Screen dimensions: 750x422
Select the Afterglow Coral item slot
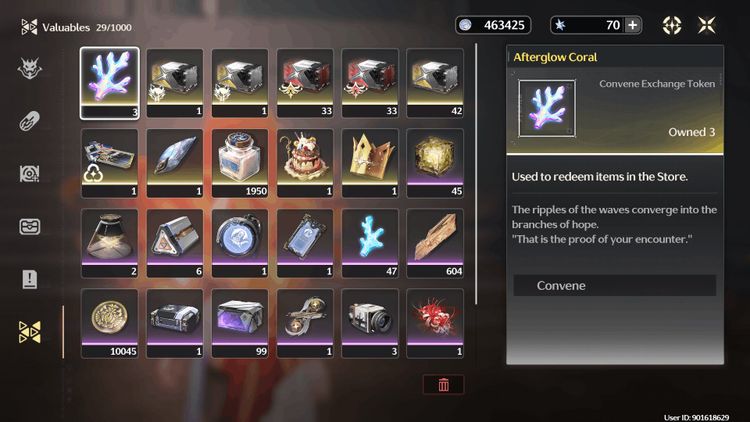tap(110, 83)
